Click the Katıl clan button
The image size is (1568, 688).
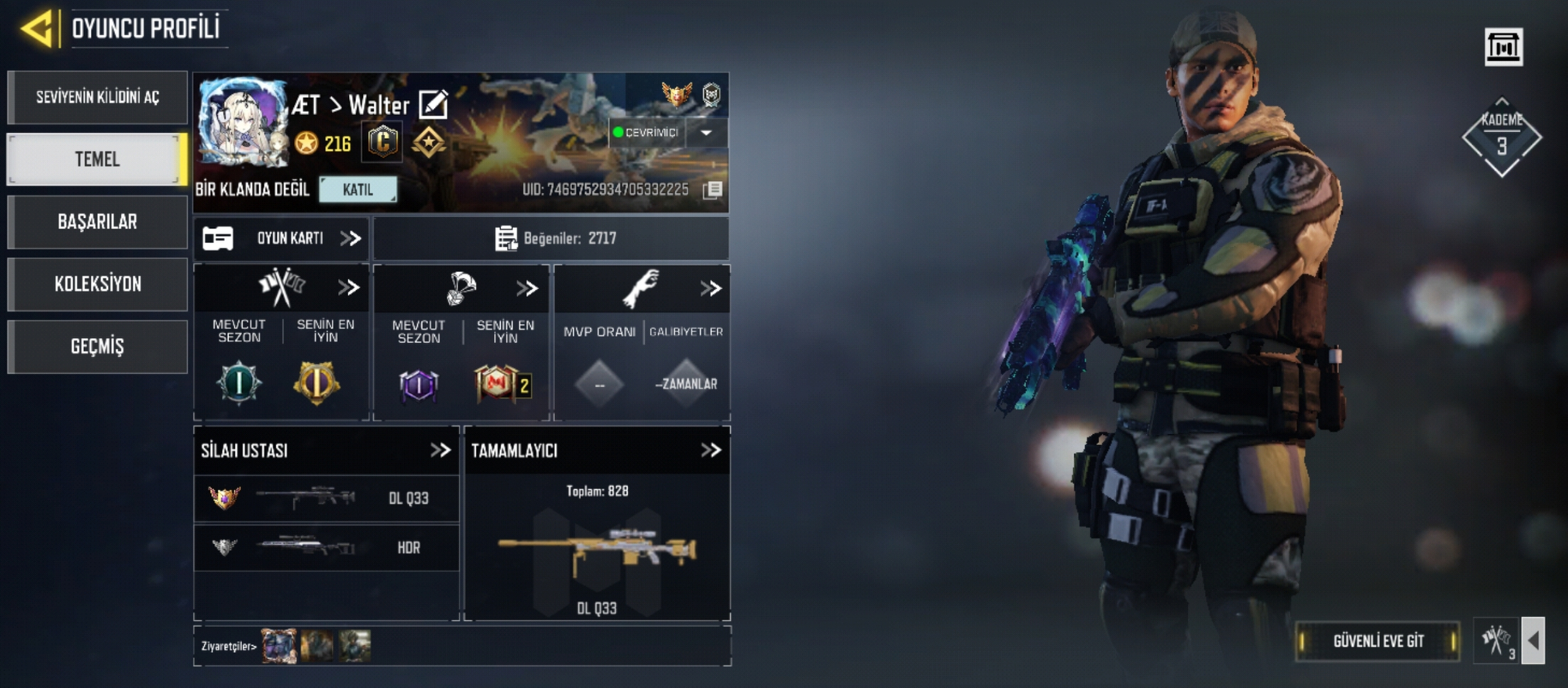(358, 190)
